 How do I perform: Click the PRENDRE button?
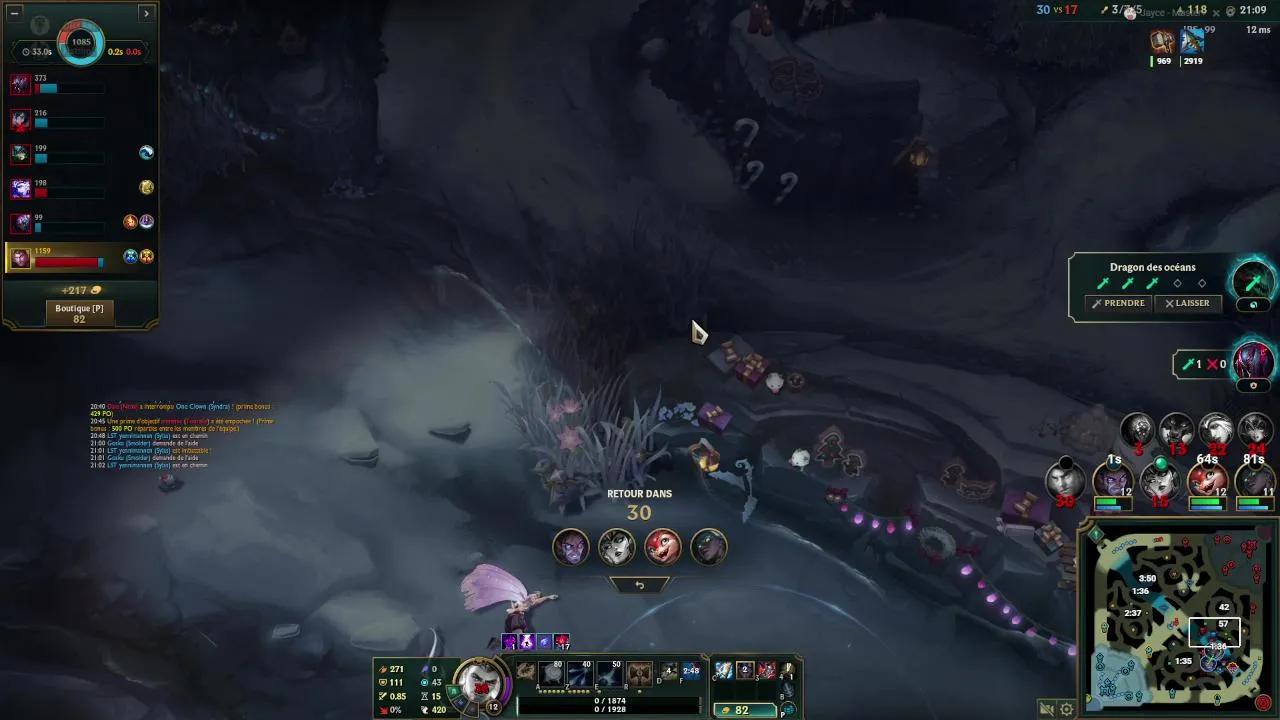1118,303
